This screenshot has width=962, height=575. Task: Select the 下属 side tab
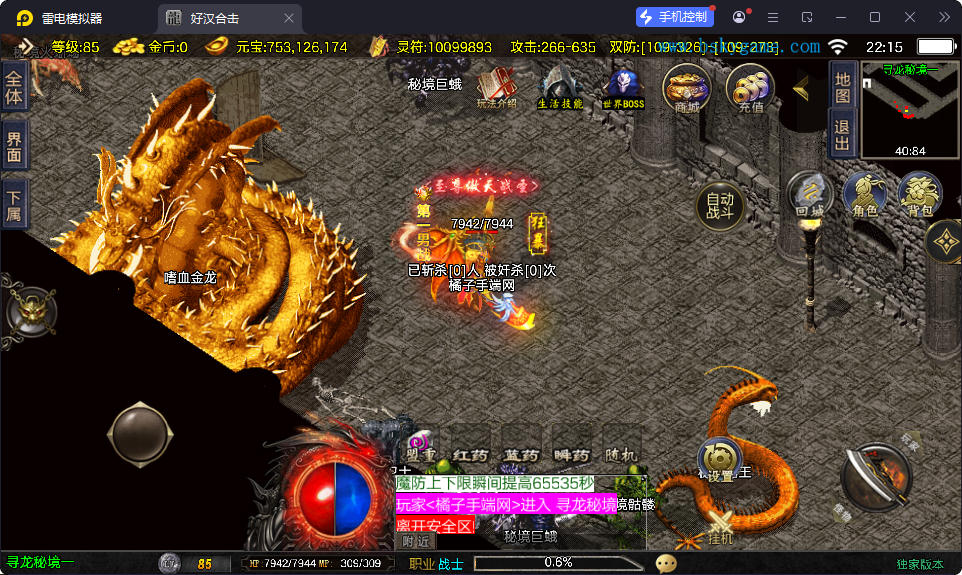tap(14, 204)
